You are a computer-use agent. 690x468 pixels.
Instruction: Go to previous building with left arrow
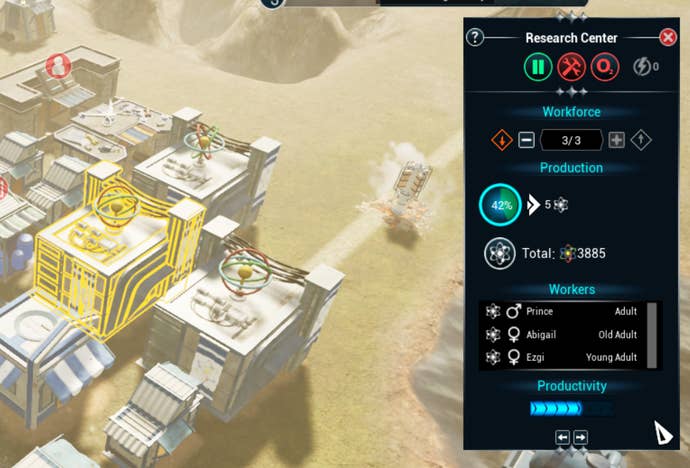[x=563, y=437]
